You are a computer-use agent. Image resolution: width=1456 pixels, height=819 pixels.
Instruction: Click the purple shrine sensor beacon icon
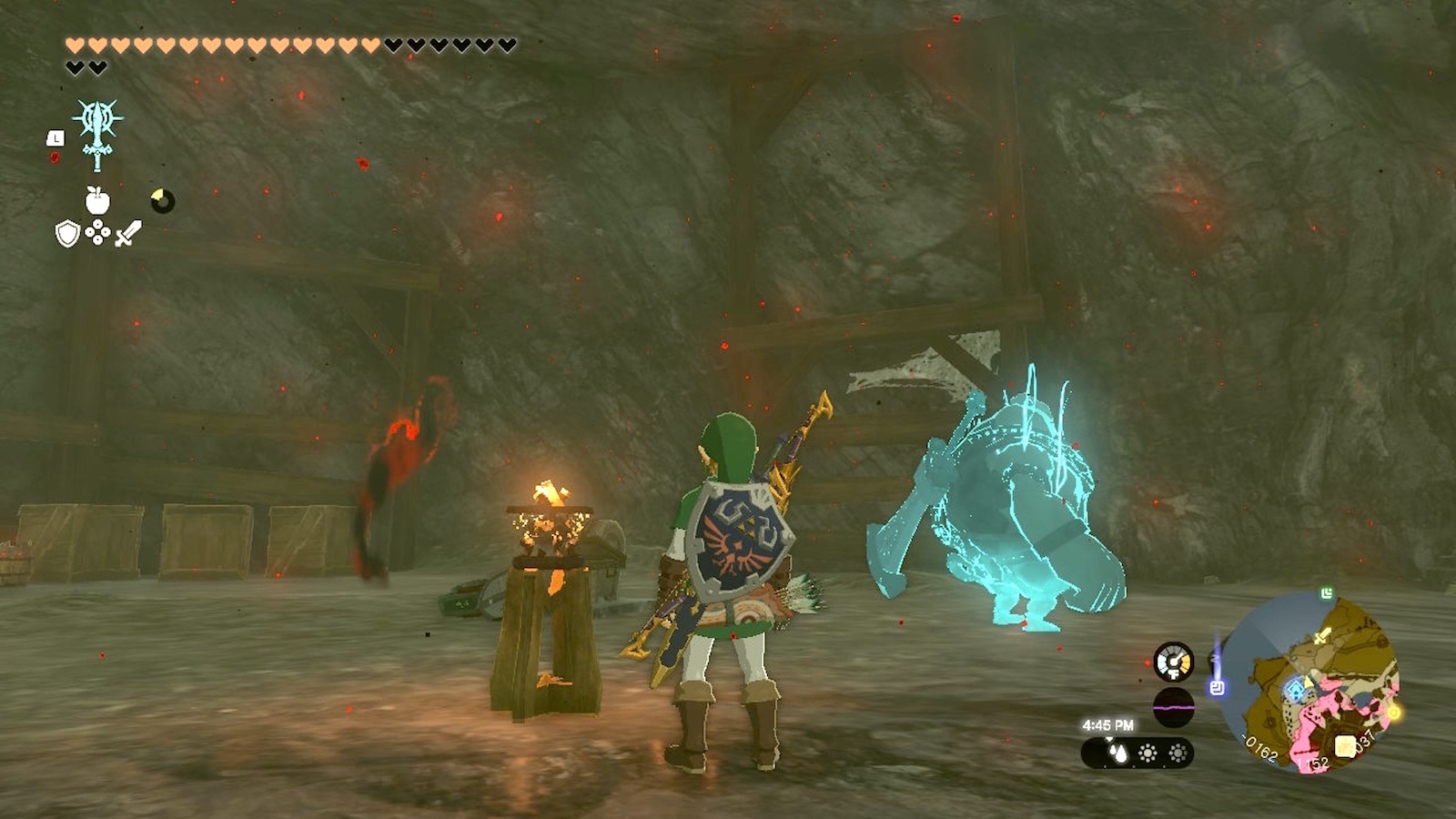pyautogui.click(x=1217, y=687)
